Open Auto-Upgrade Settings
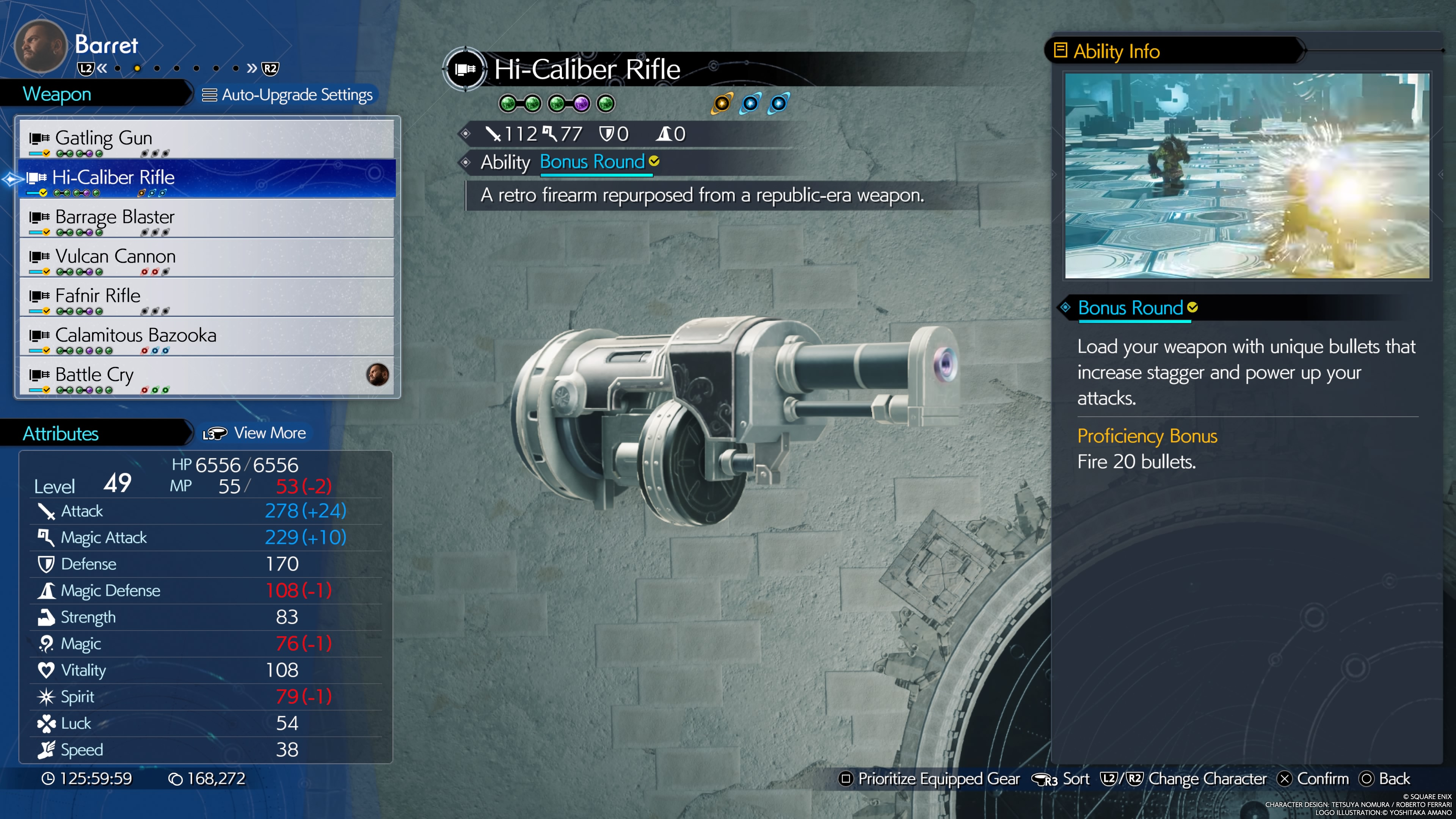The width and height of the screenshot is (1456, 819). click(288, 95)
